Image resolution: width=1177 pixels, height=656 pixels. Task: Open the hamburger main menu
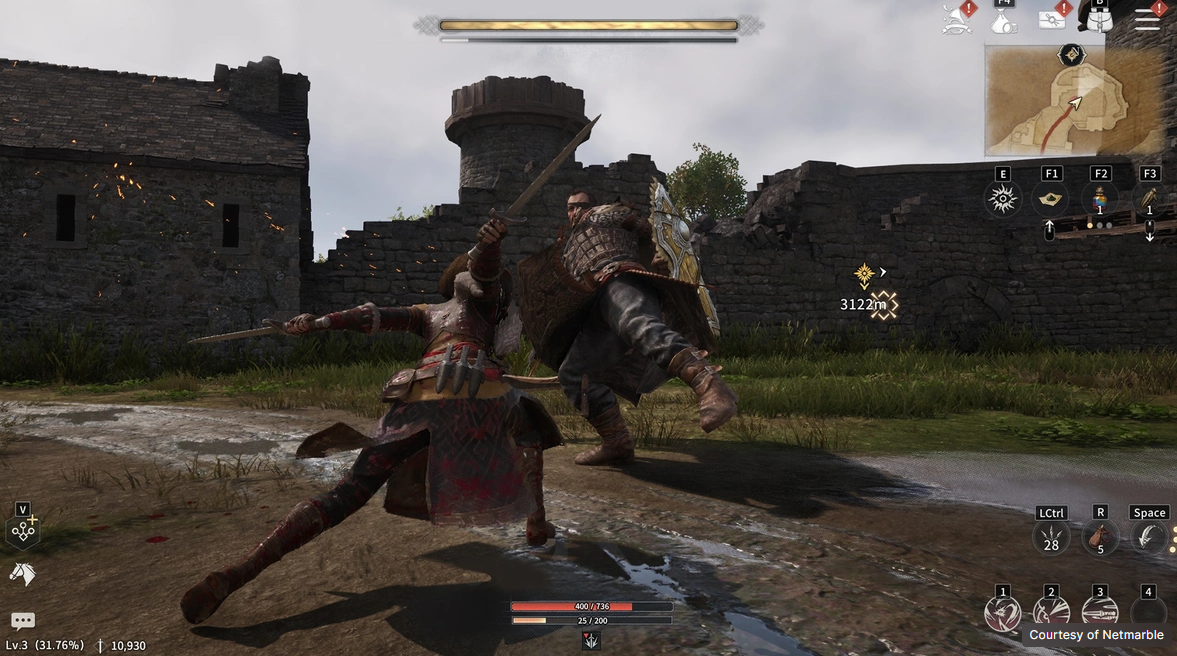coord(1147,20)
